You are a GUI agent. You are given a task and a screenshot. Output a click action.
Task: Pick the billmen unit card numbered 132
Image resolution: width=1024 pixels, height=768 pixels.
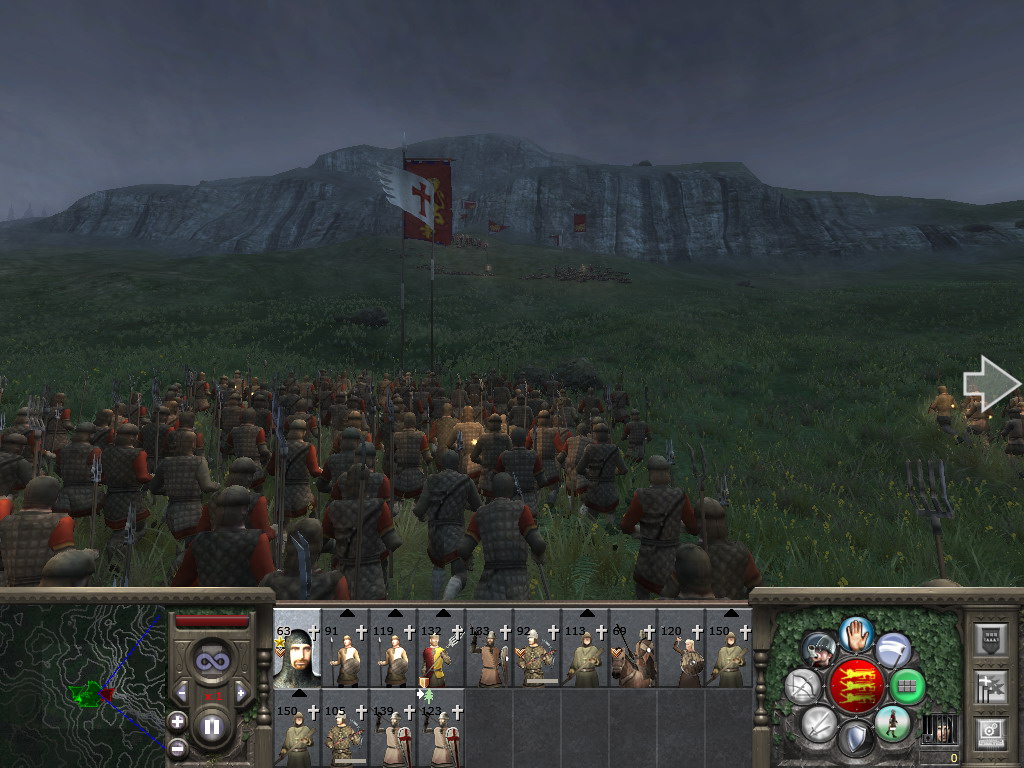coord(441,655)
